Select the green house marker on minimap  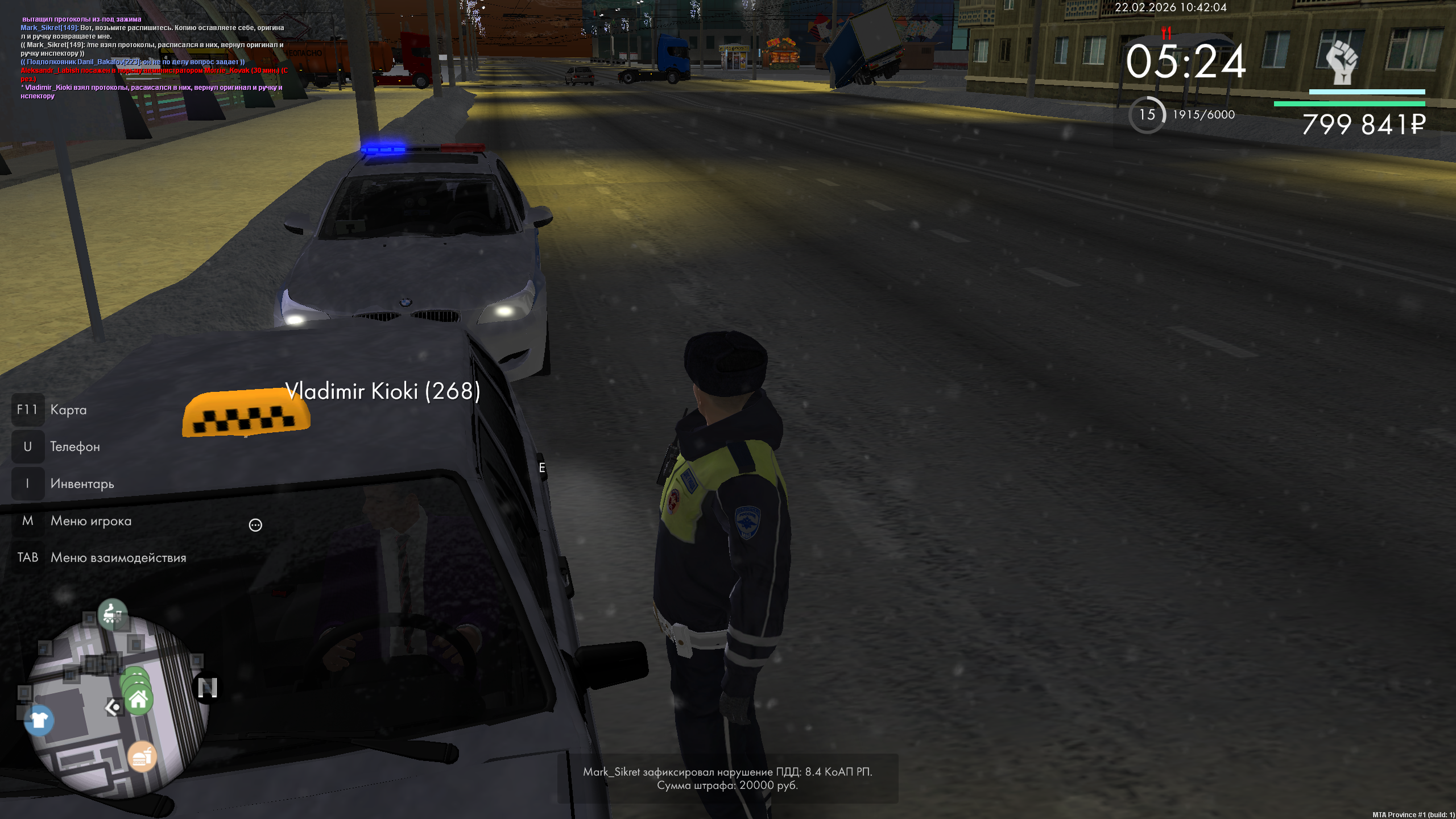[138, 700]
